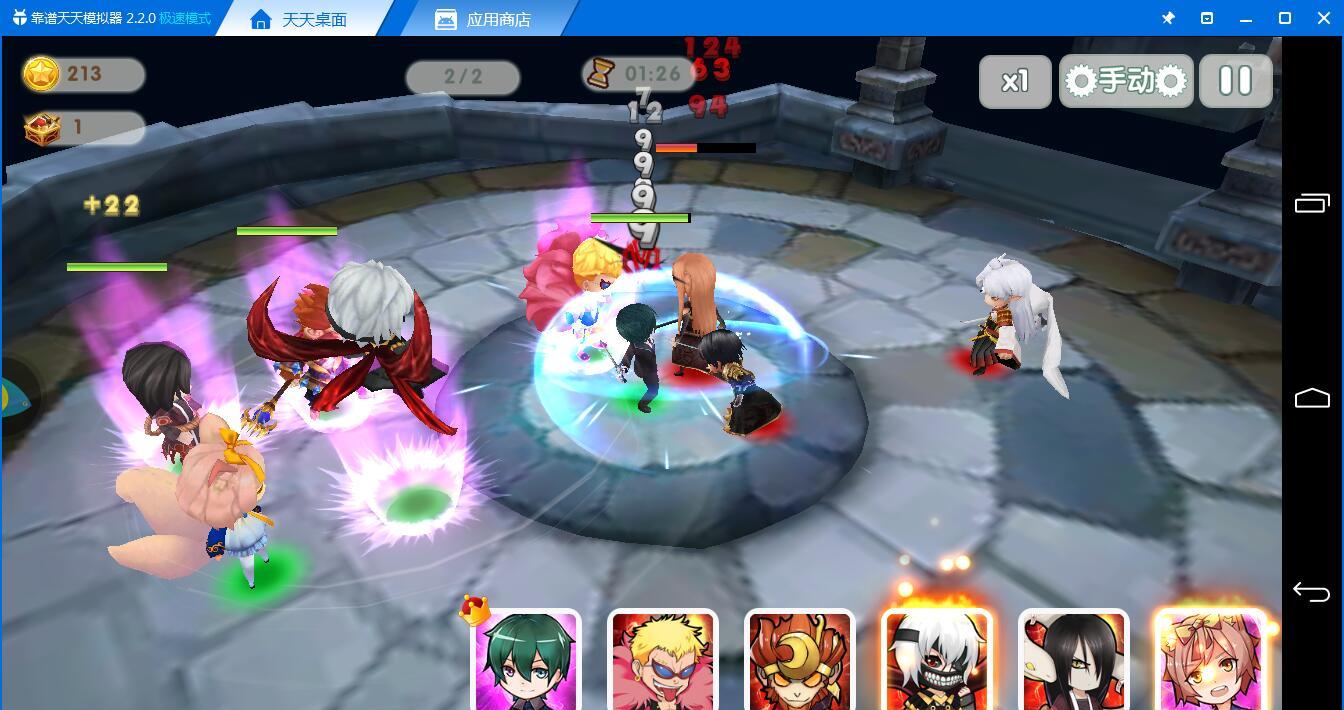Select the green-haired hero portrait
The width and height of the screenshot is (1344, 710).
coord(526,660)
